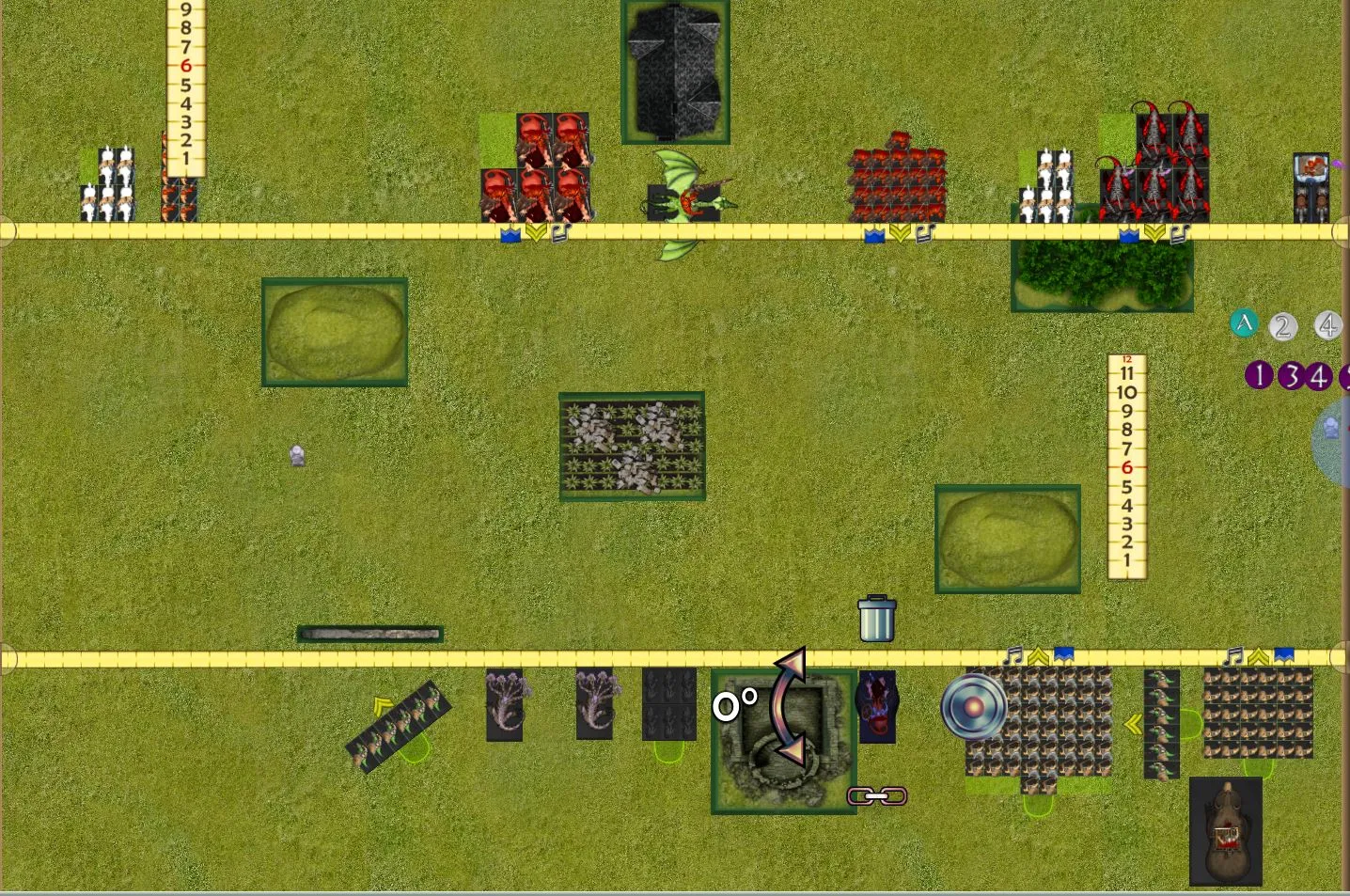1350x896 pixels.
Task: Click the curved rotation arrow handle
Action: point(790,706)
